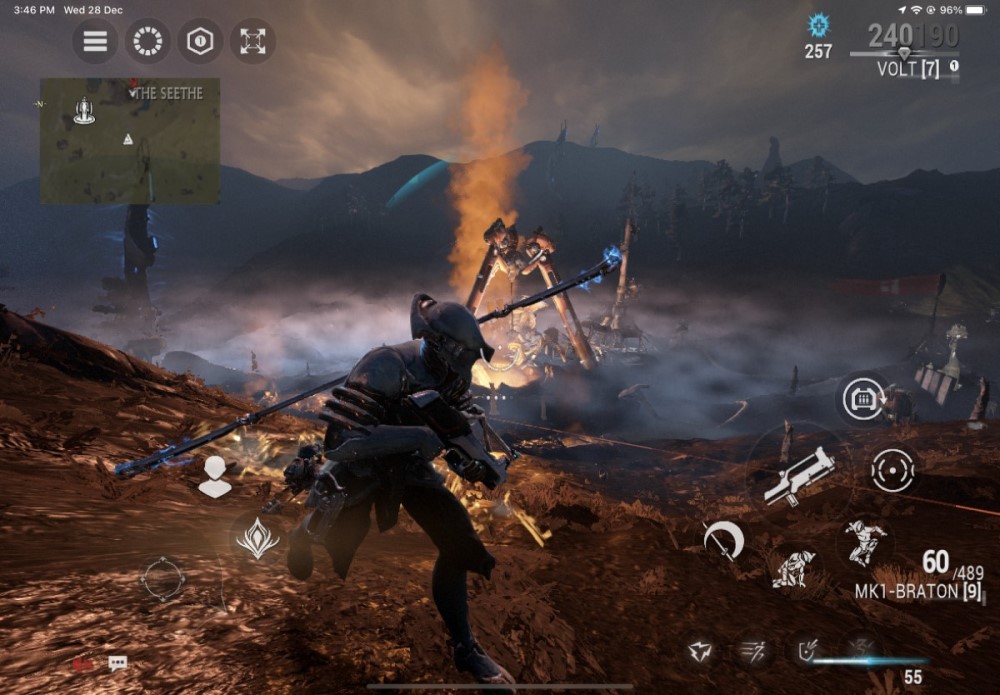Tap the player silhouette icon
The image size is (1000, 695).
(215, 477)
